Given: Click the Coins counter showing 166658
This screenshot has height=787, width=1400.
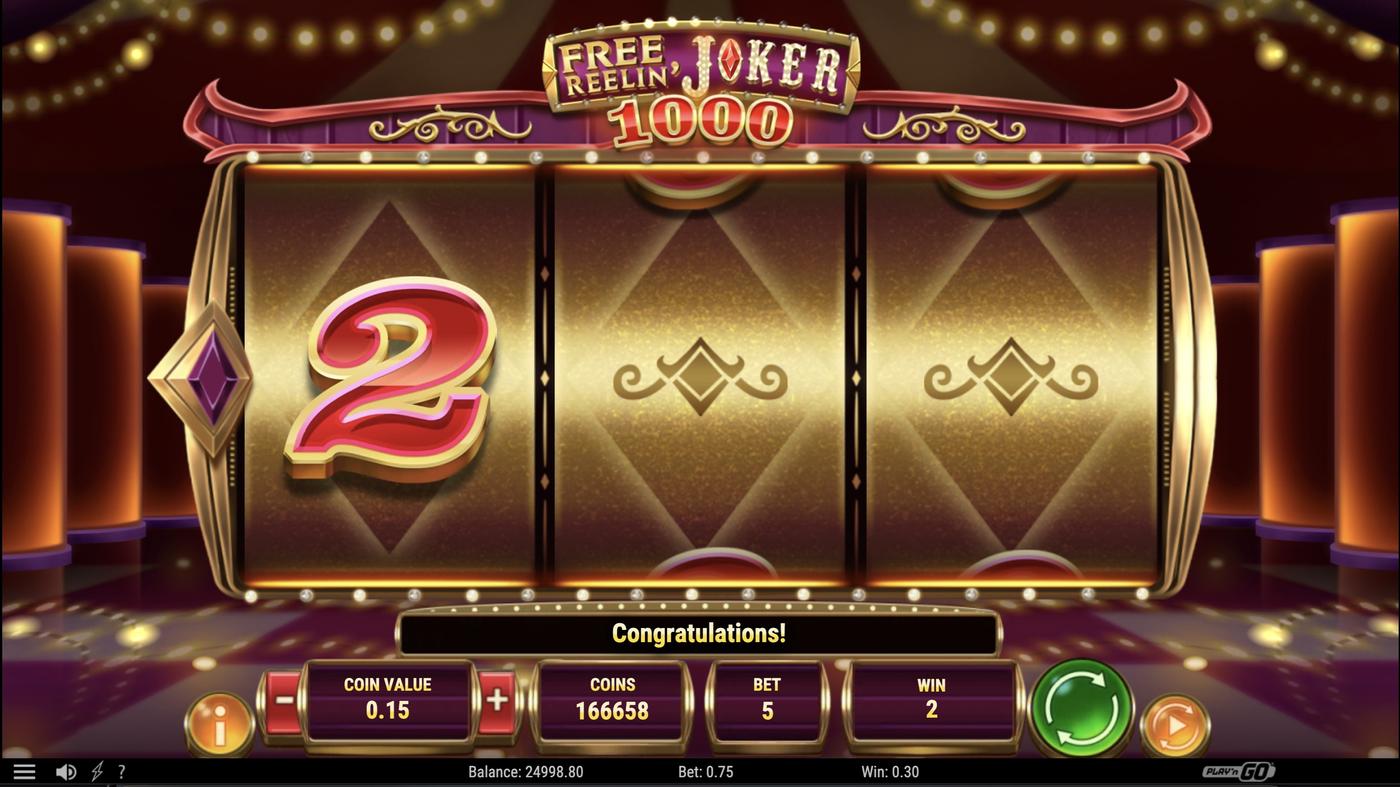Looking at the screenshot, I should coord(612,700).
